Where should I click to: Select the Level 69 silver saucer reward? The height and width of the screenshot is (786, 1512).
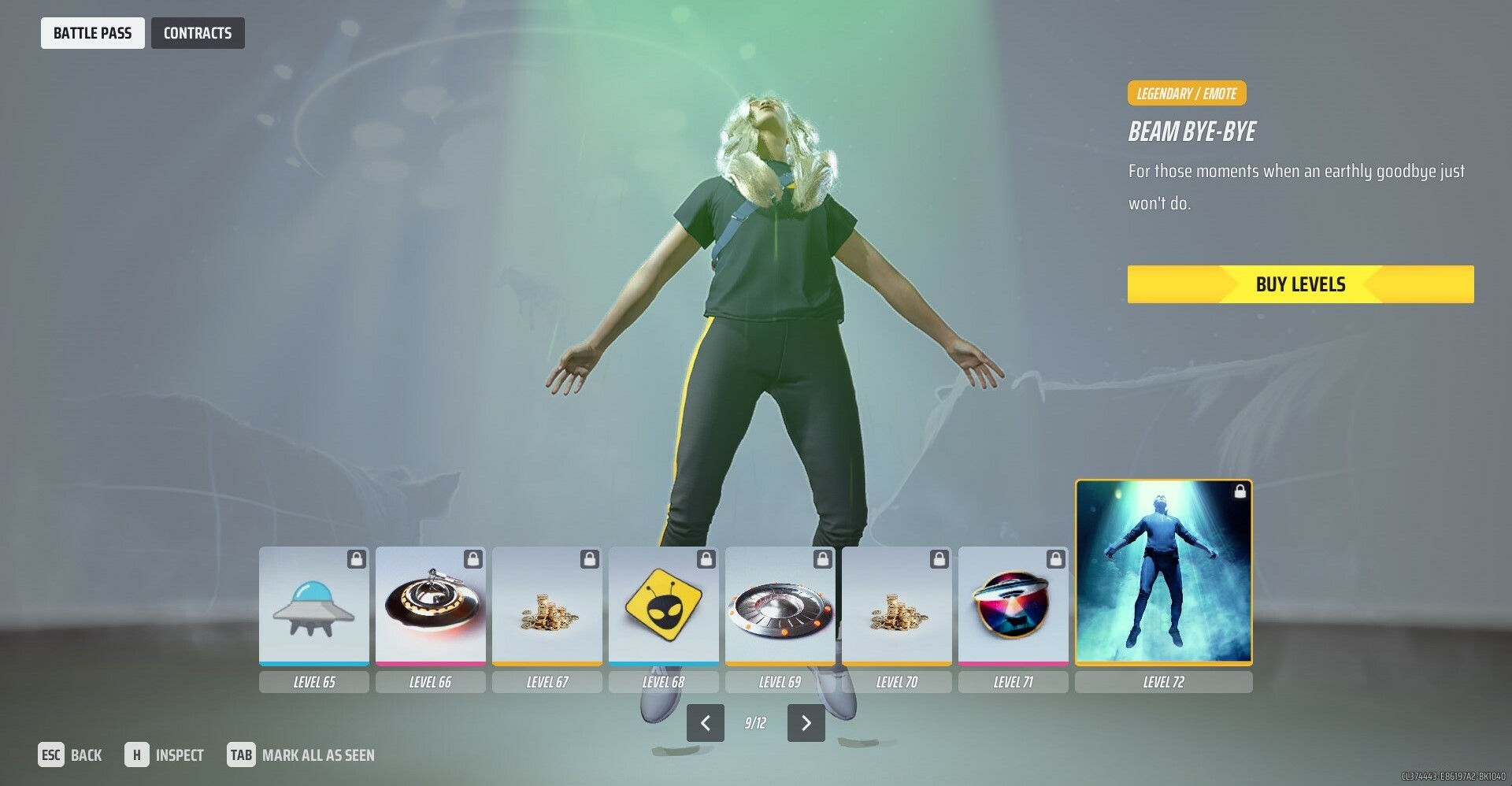coord(780,606)
